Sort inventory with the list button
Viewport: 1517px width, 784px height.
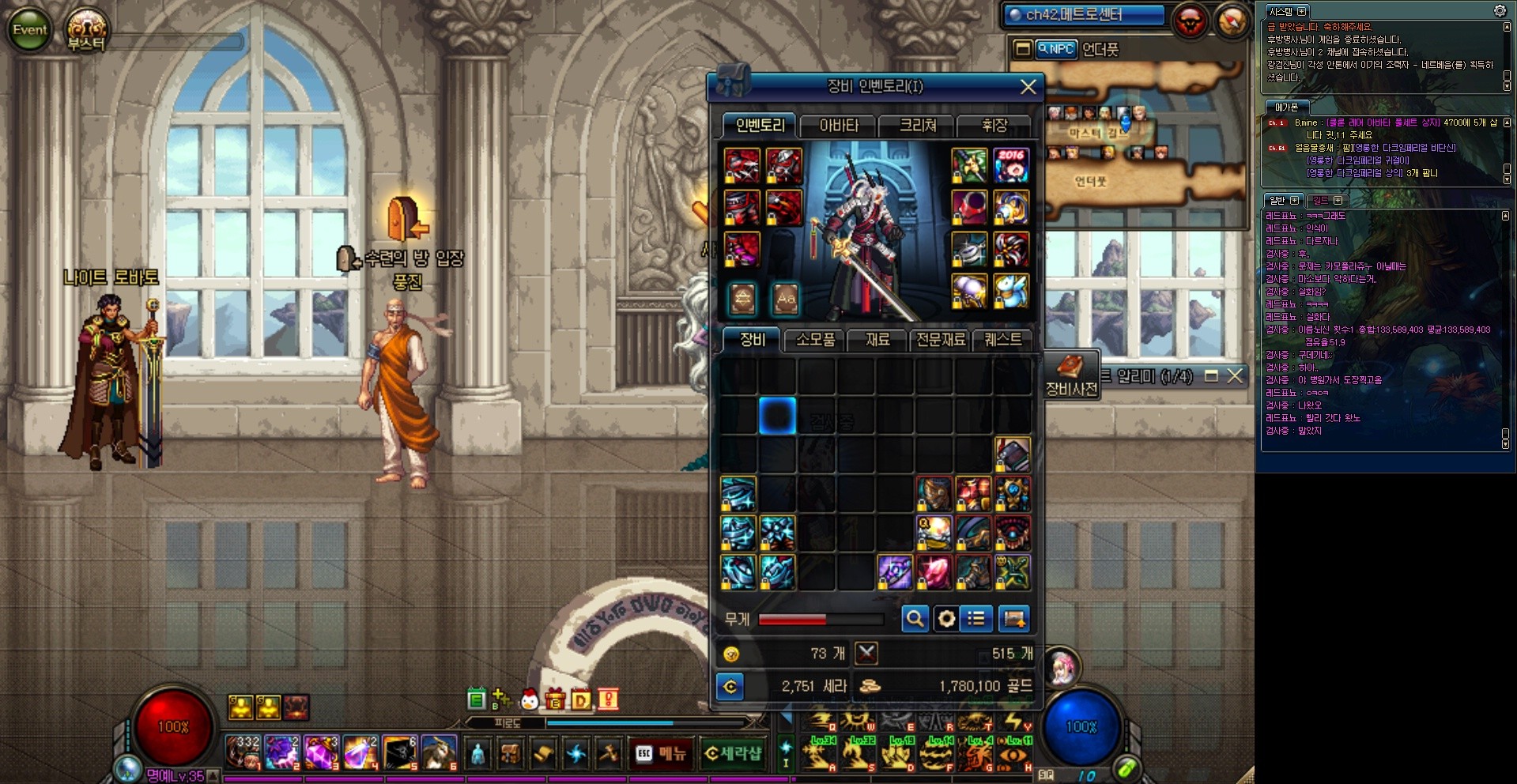click(977, 619)
